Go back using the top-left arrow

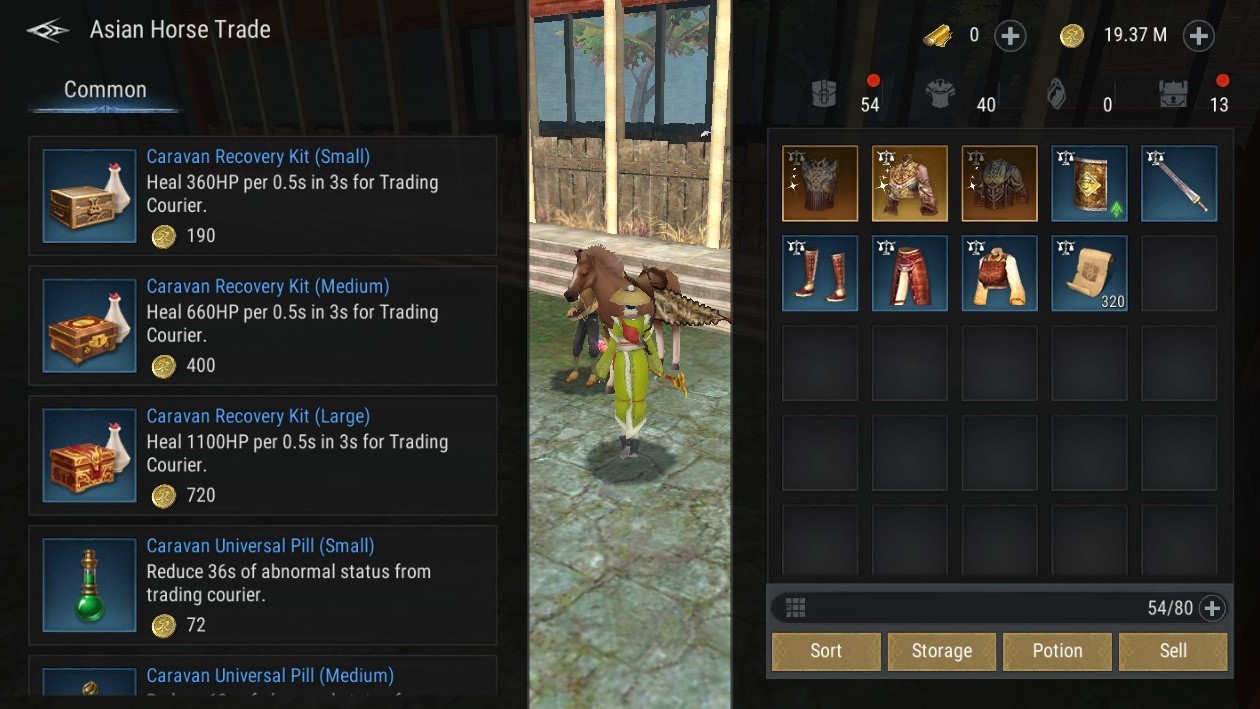(x=47, y=31)
